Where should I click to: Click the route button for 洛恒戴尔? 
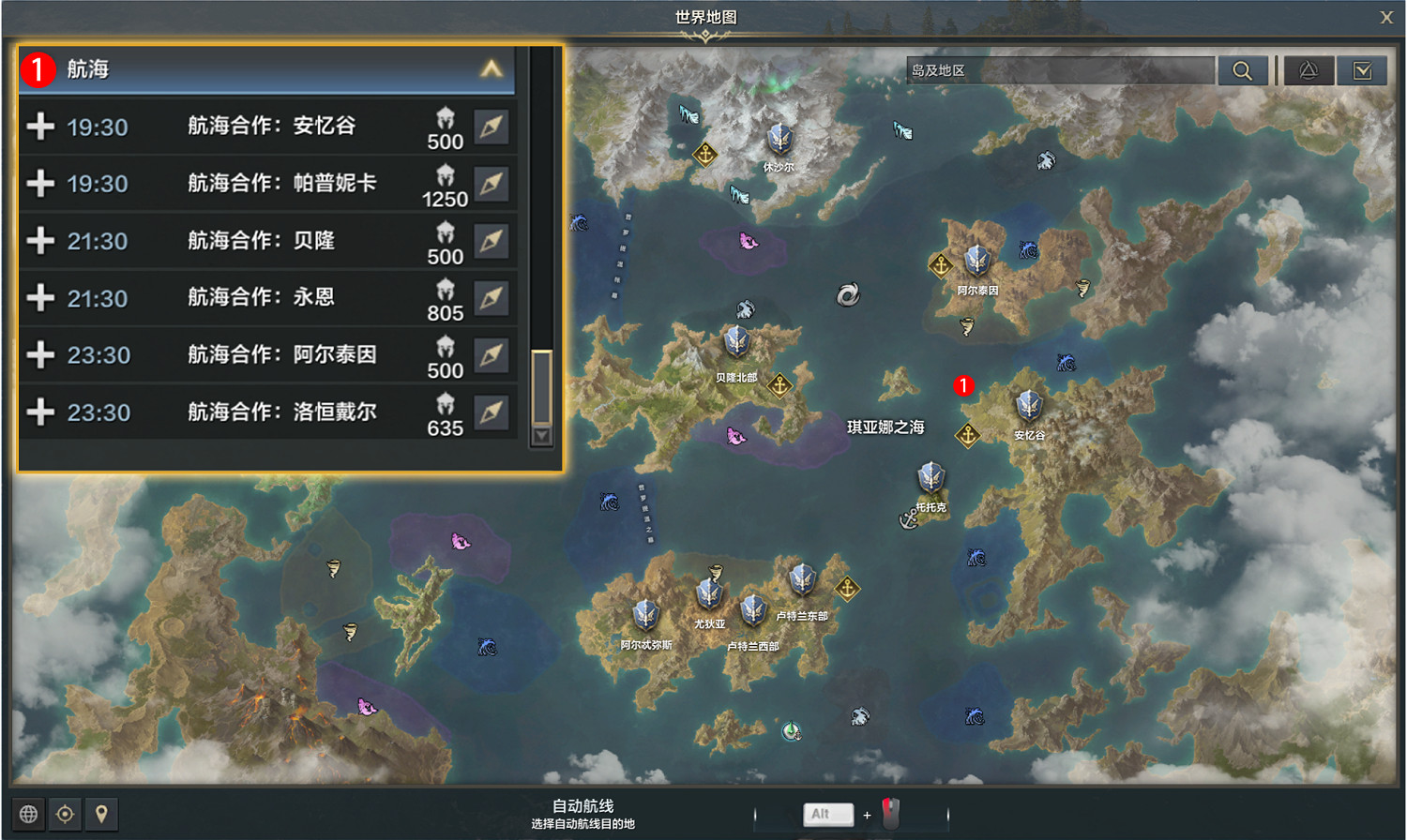coord(492,412)
